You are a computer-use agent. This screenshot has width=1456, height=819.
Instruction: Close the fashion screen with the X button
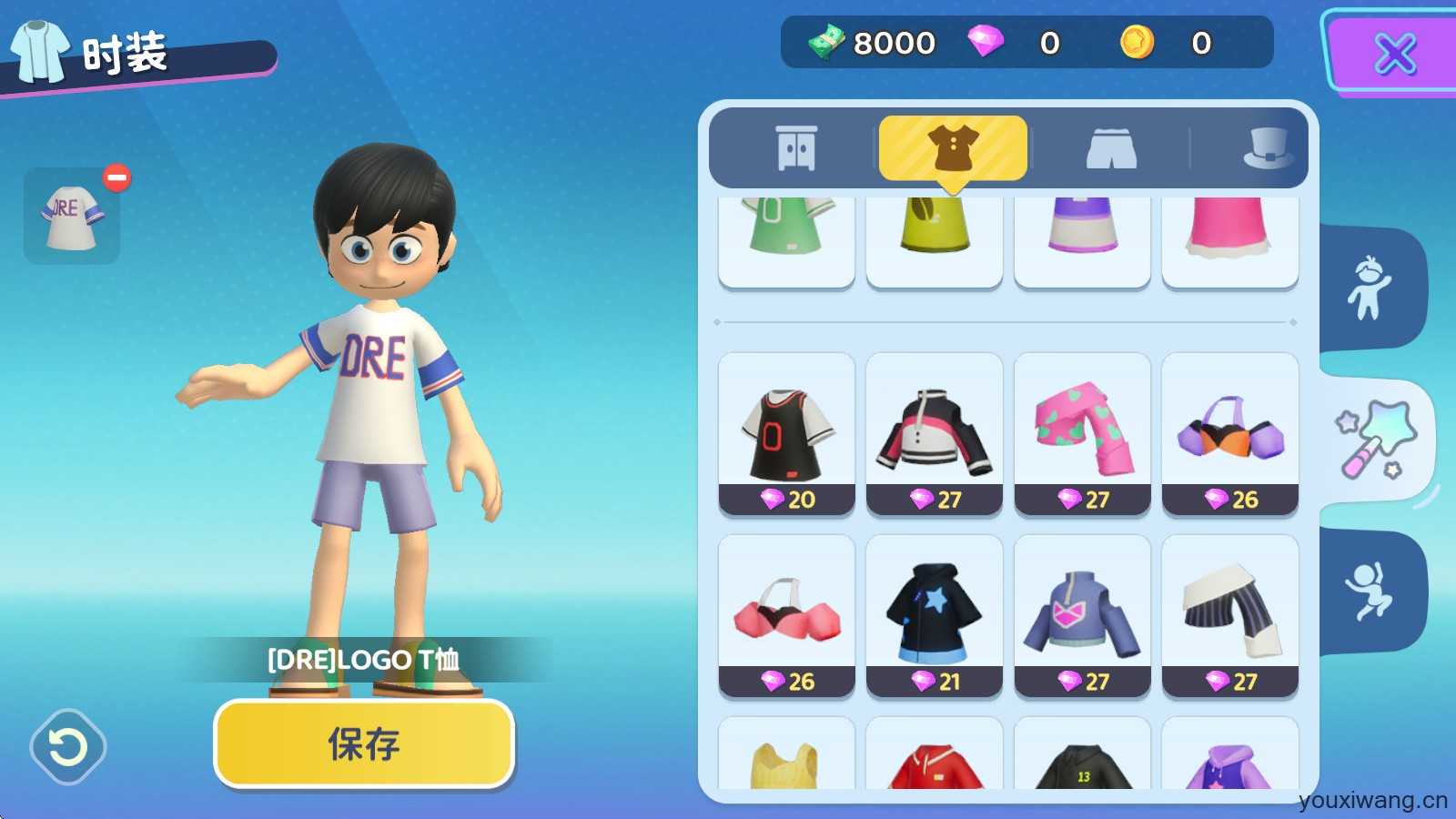[1393, 53]
